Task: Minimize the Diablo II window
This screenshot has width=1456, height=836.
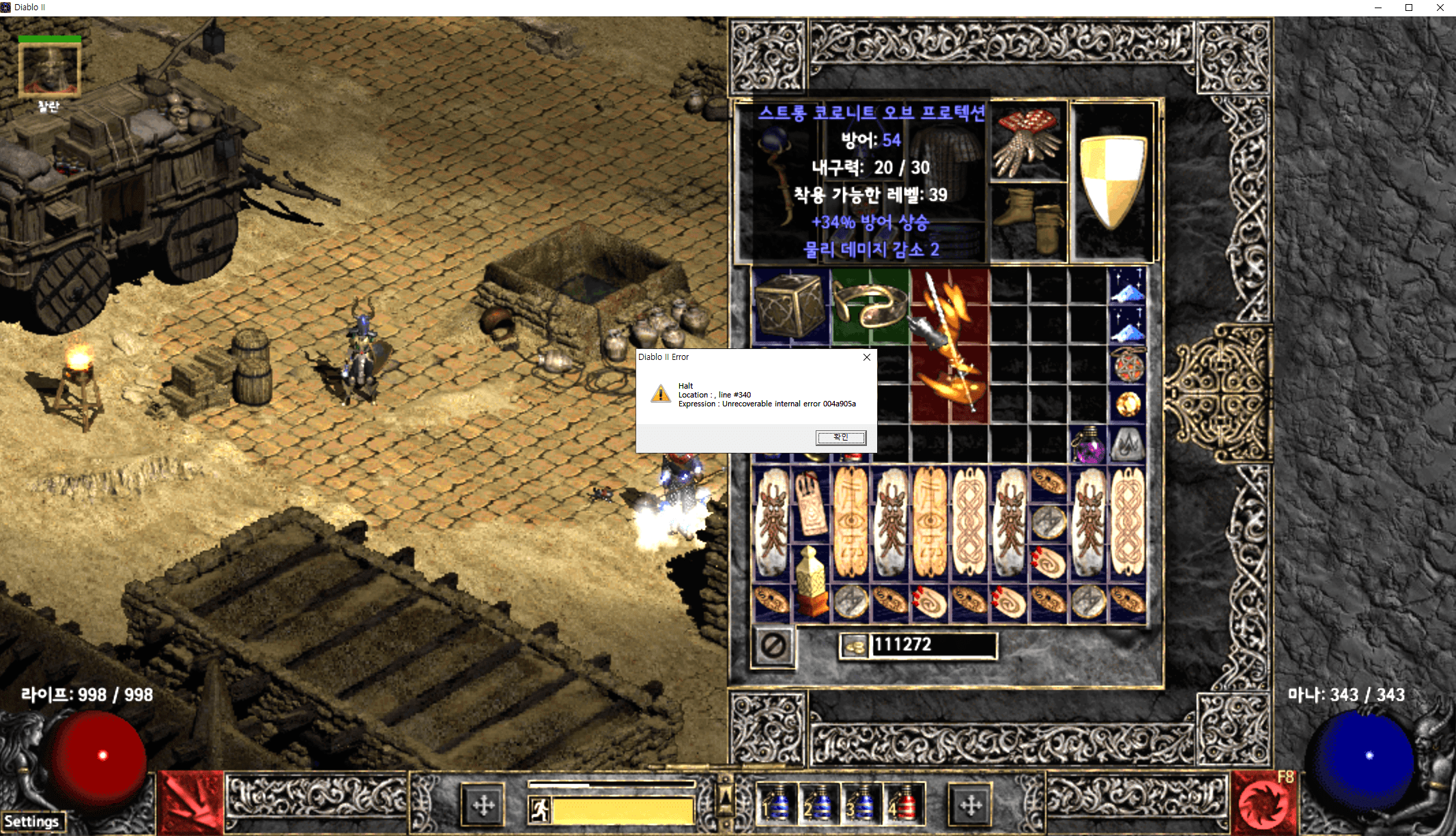Action: [1378, 8]
